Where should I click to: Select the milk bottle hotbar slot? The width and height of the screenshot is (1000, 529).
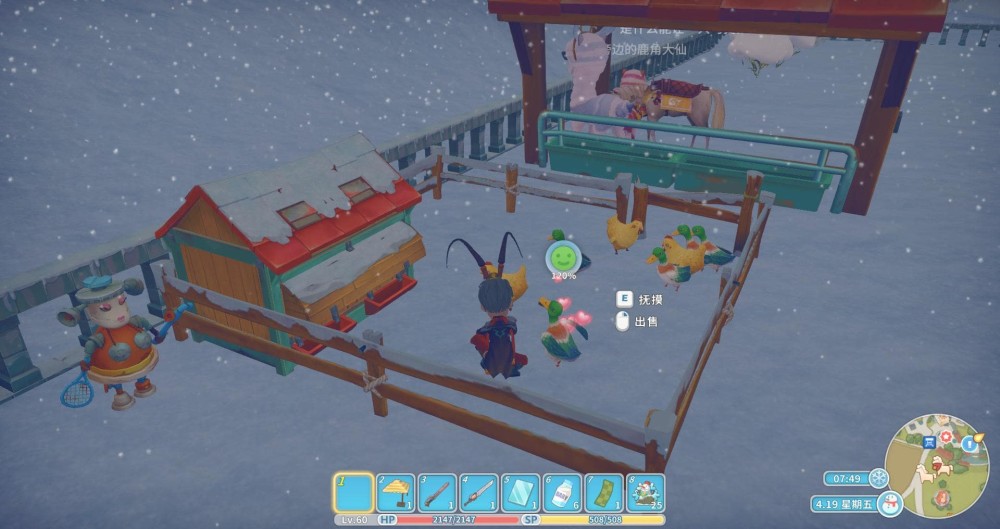click(x=563, y=492)
